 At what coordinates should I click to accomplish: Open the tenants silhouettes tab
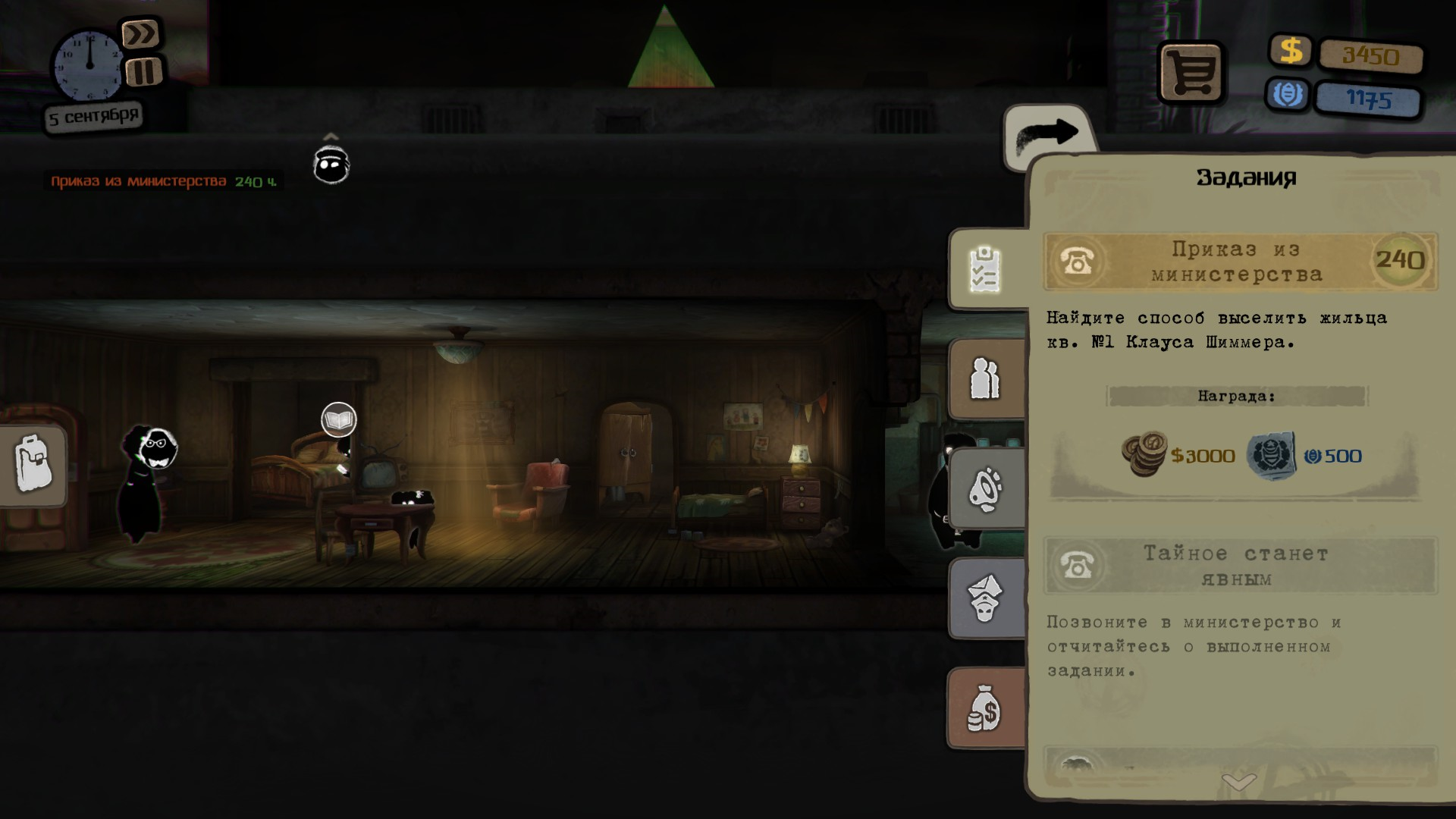click(985, 378)
